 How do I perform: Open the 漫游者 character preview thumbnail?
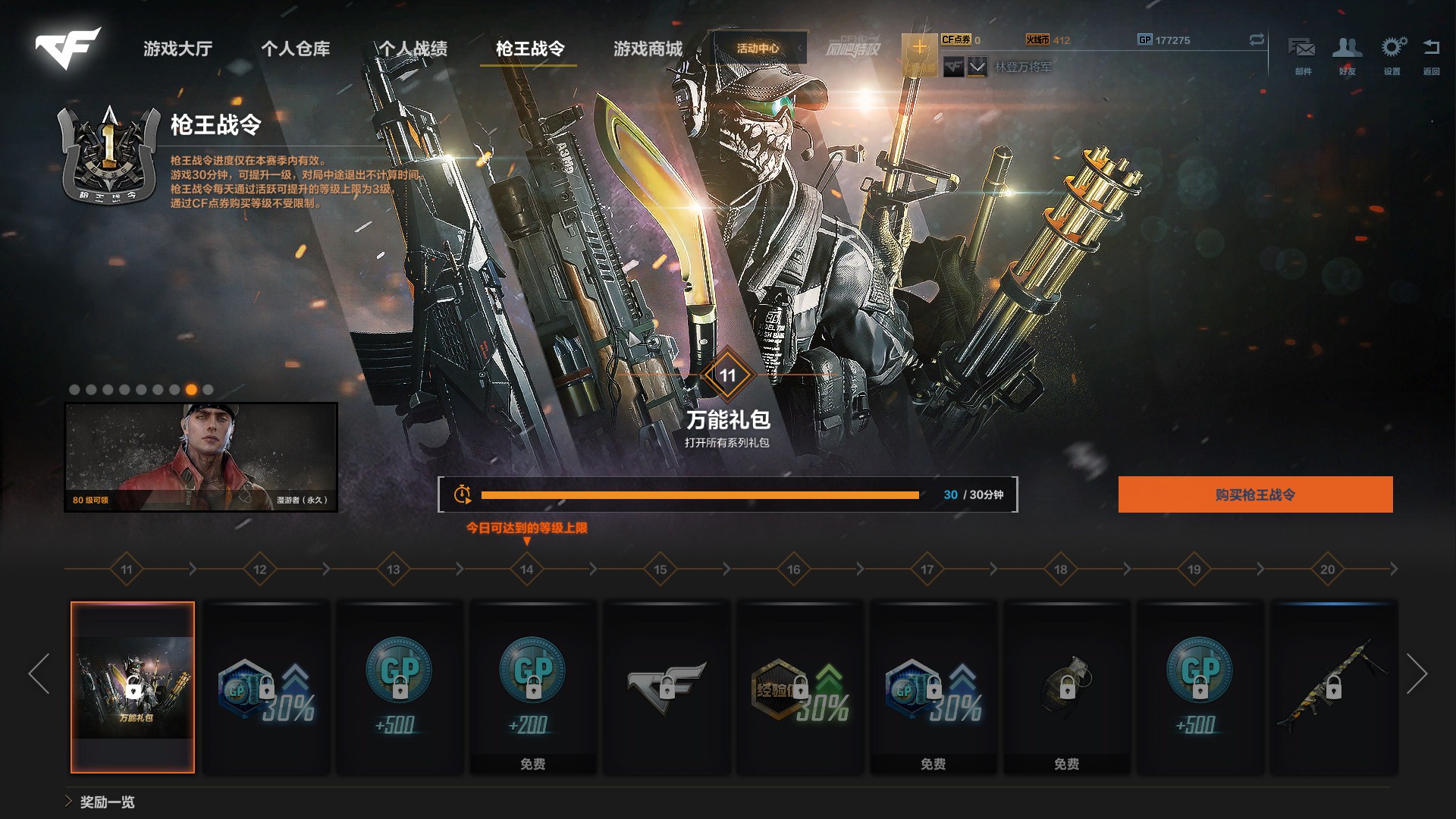201,457
